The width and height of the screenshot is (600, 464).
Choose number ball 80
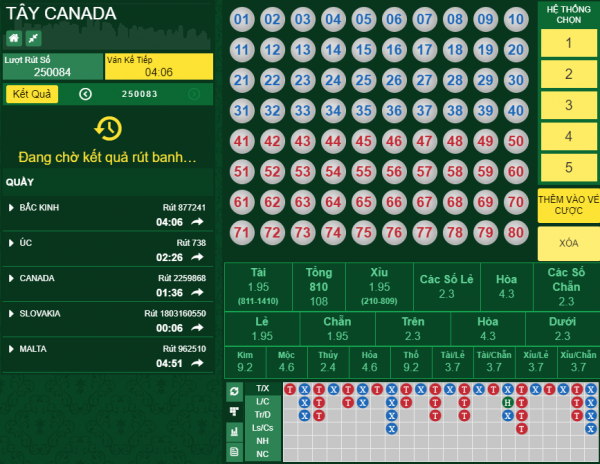(x=516, y=234)
